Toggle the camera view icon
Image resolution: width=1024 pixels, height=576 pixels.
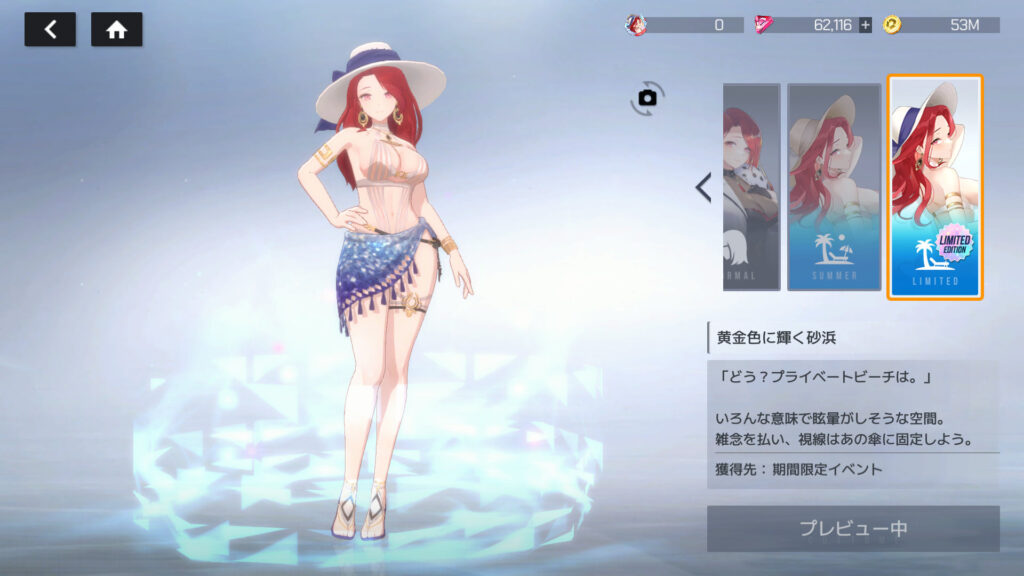[x=647, y=97]
